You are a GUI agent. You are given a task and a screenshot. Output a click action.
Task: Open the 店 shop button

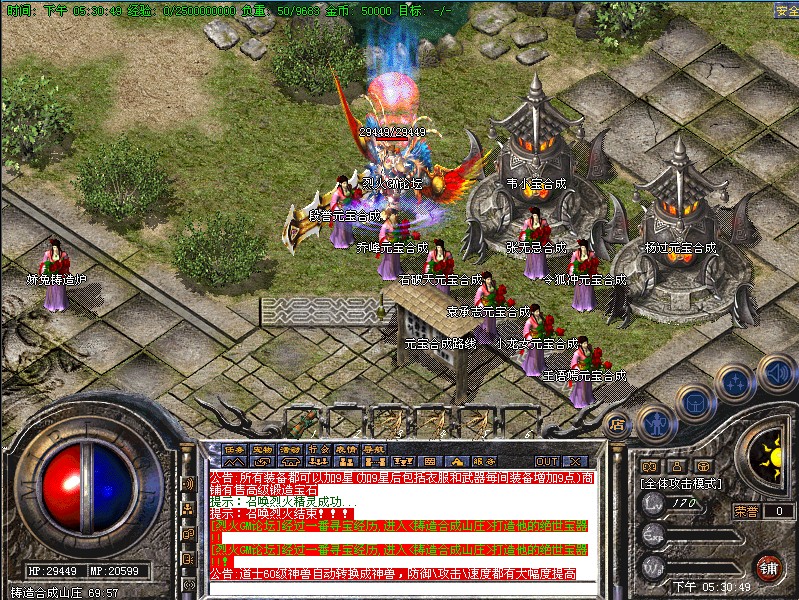(616, 423)
